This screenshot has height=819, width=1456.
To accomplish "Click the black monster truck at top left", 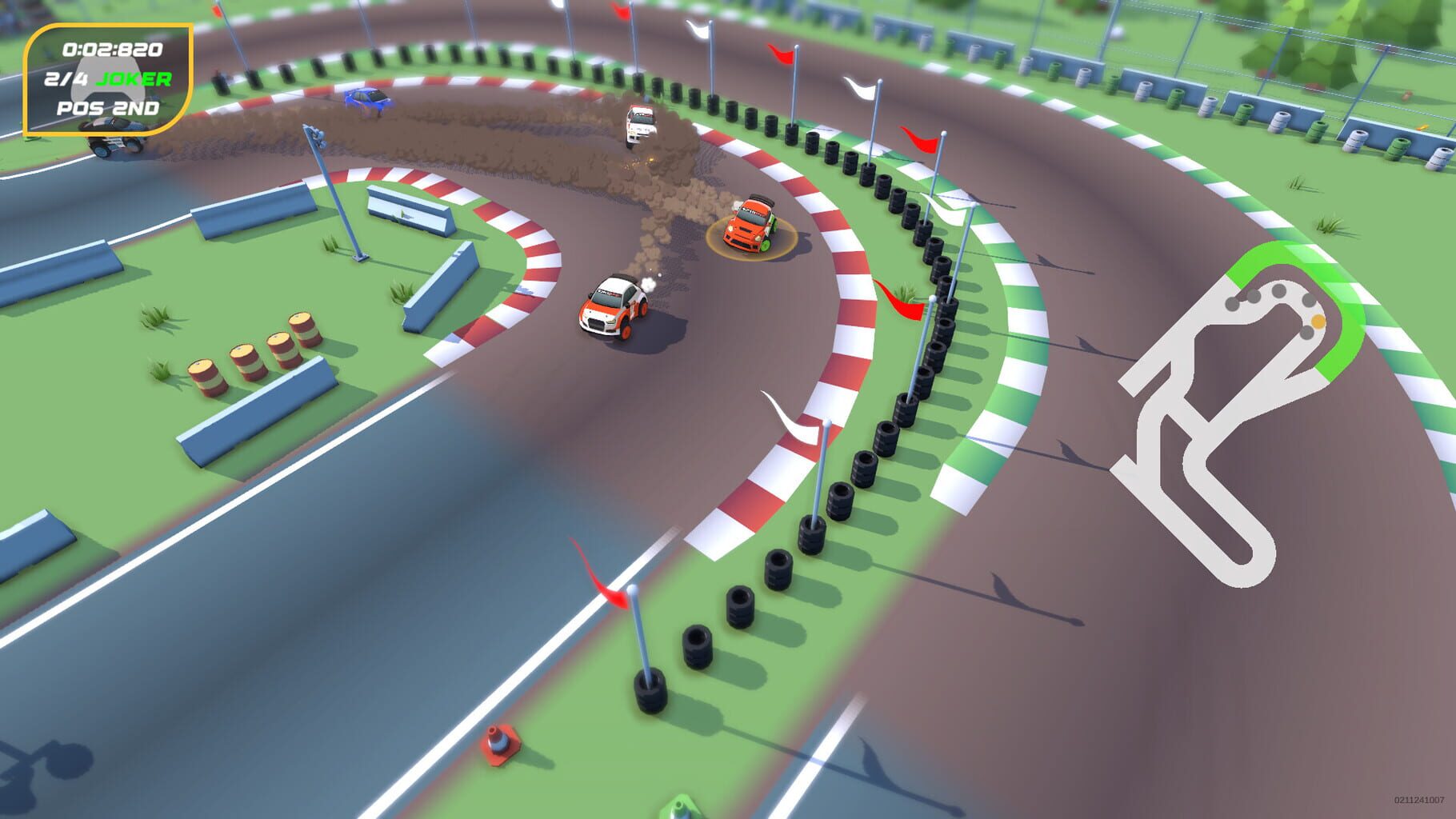I will coord(114,142).
